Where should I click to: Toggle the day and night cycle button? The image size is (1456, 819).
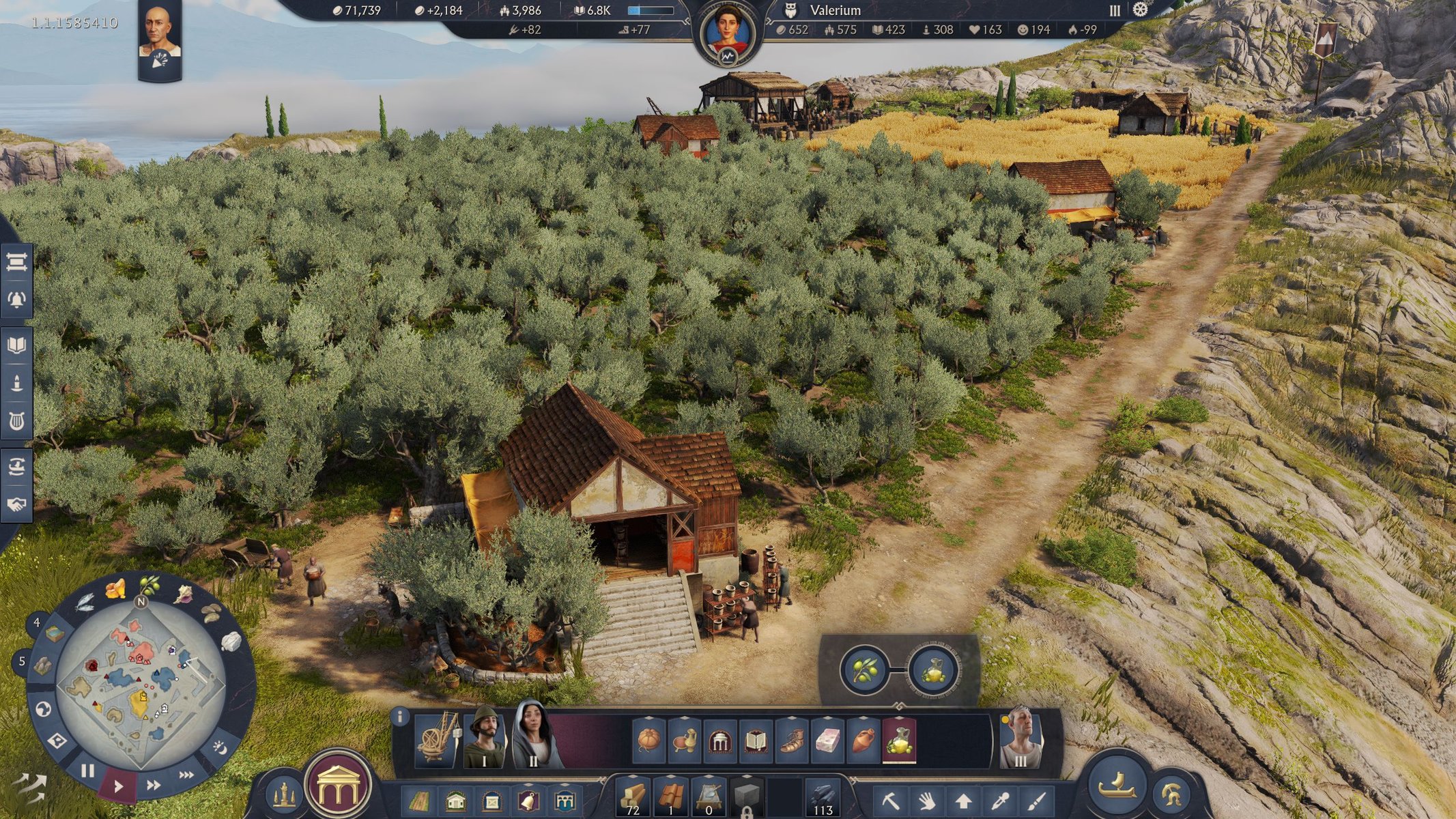[220, 748]
